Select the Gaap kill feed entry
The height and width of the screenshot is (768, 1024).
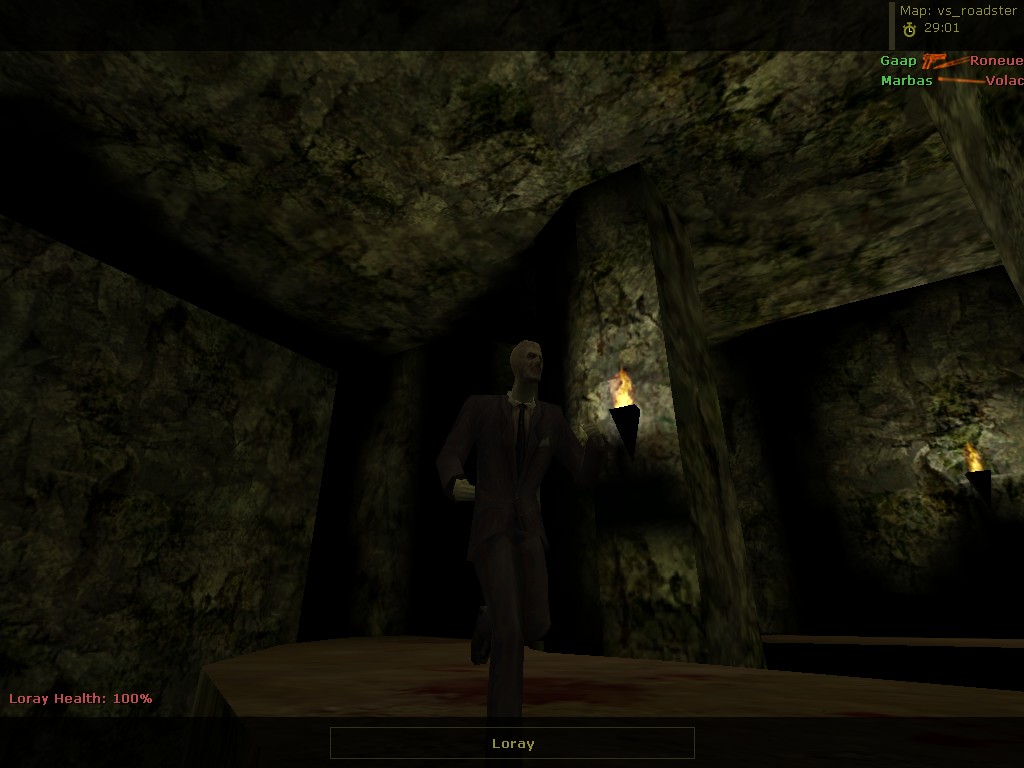coord(898,61)
